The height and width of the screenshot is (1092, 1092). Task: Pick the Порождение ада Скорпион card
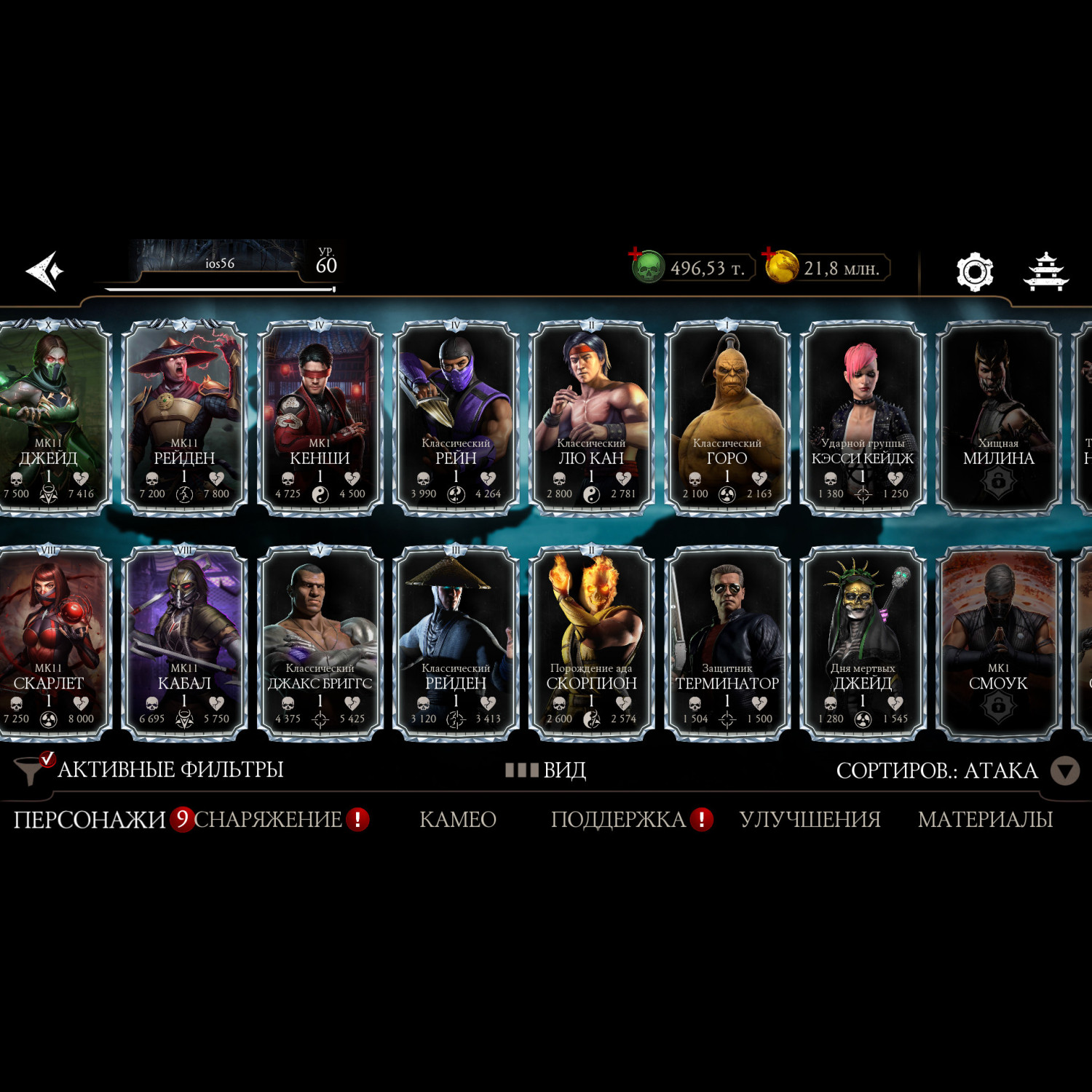pos(591,644)
